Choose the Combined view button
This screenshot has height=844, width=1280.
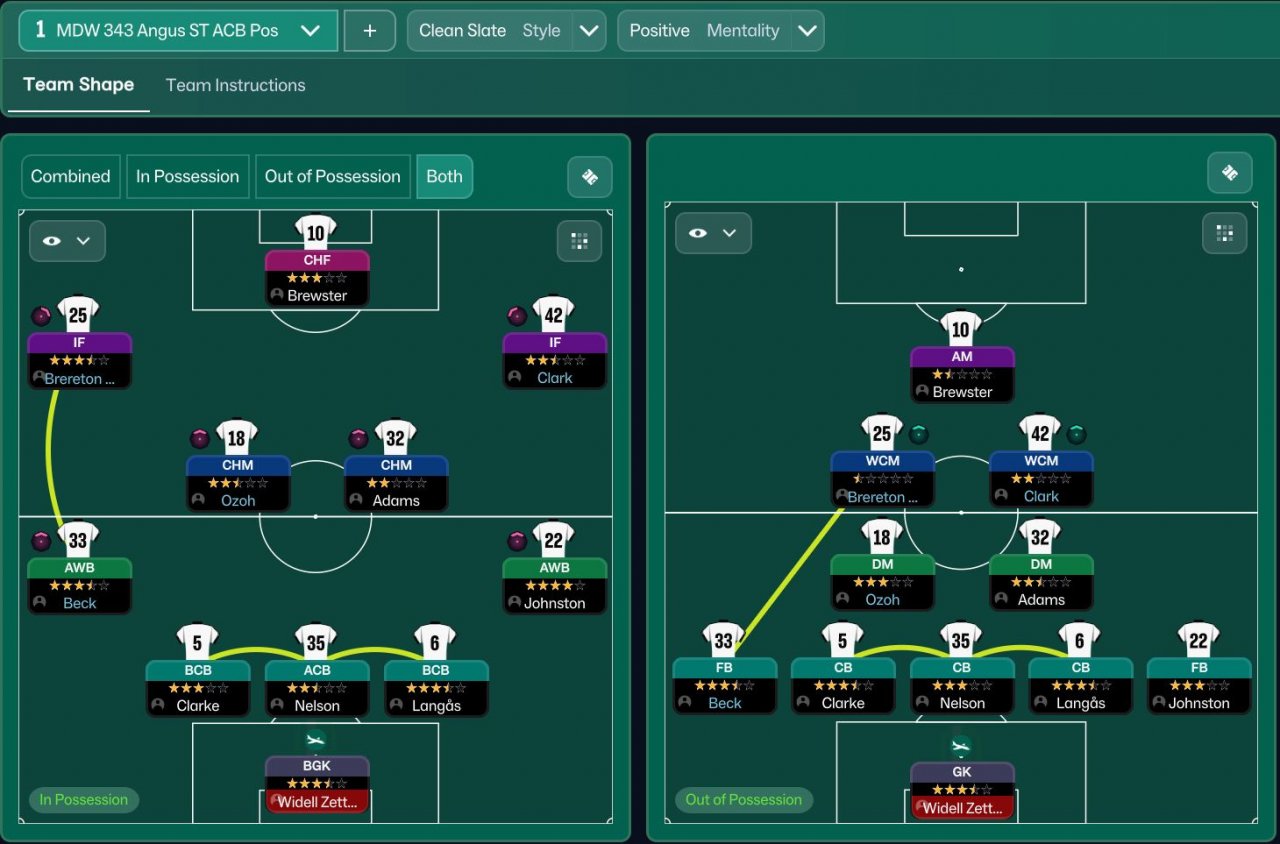tap(70, 176)
